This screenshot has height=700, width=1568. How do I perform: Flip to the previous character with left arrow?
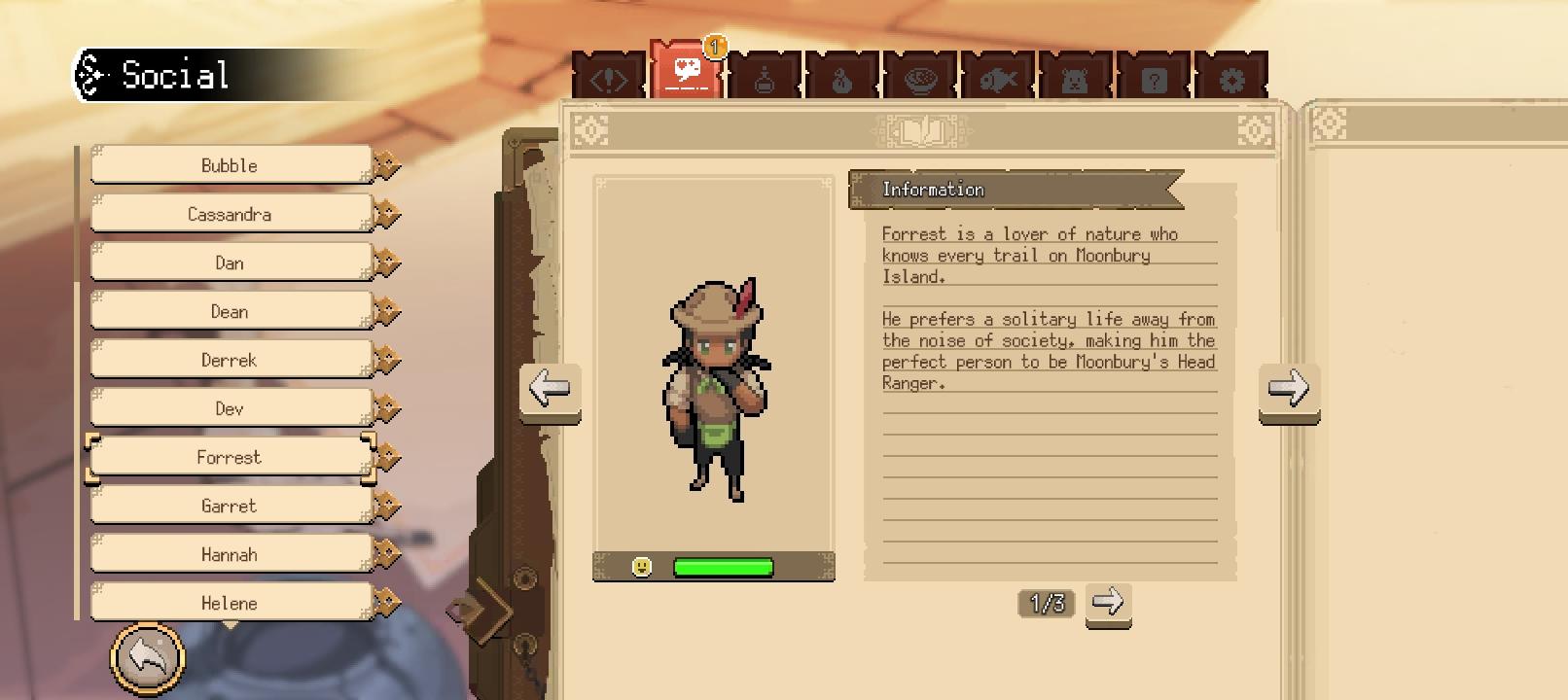550,389
